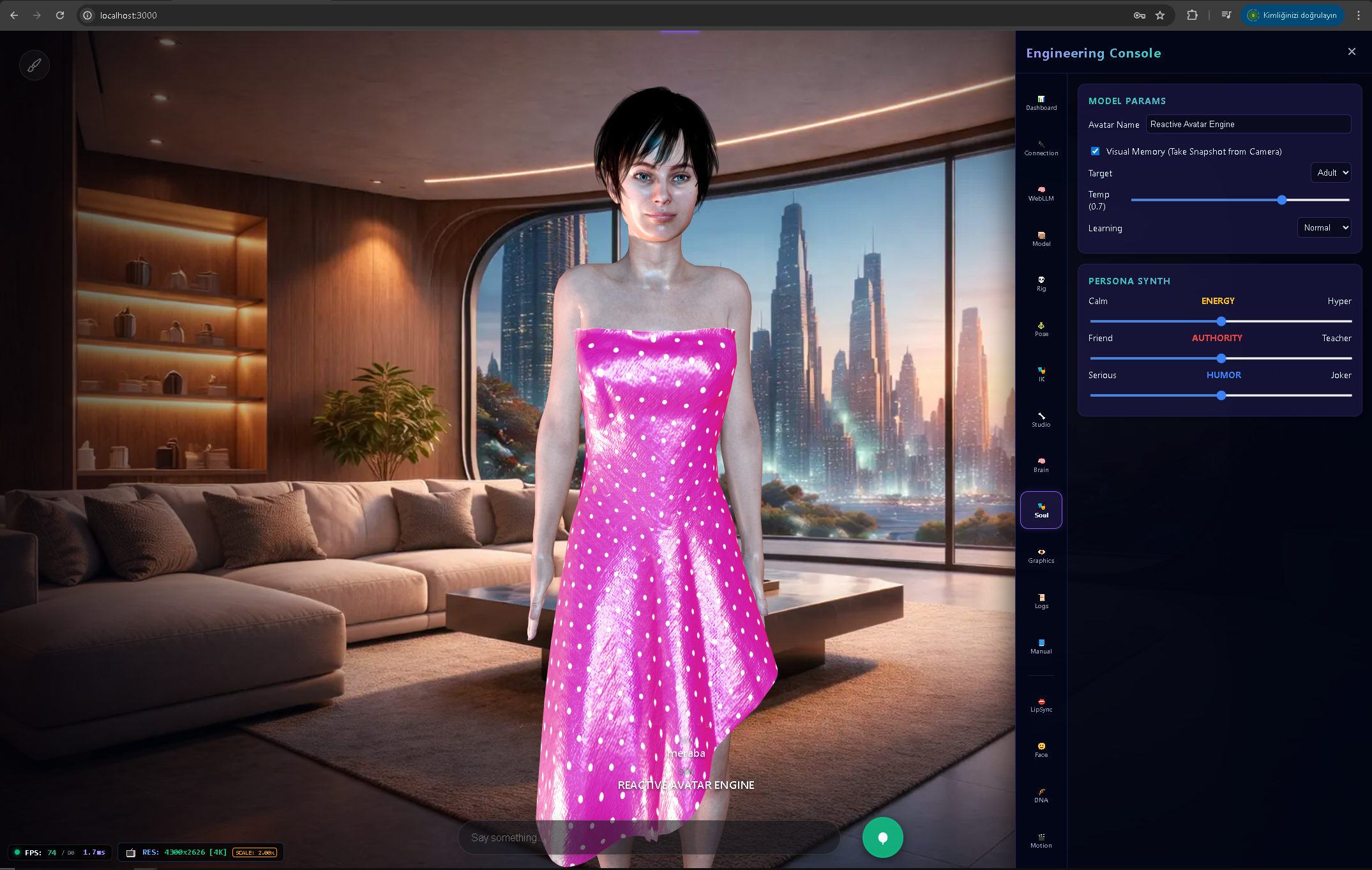Open the Model panel

point(1041,237)
